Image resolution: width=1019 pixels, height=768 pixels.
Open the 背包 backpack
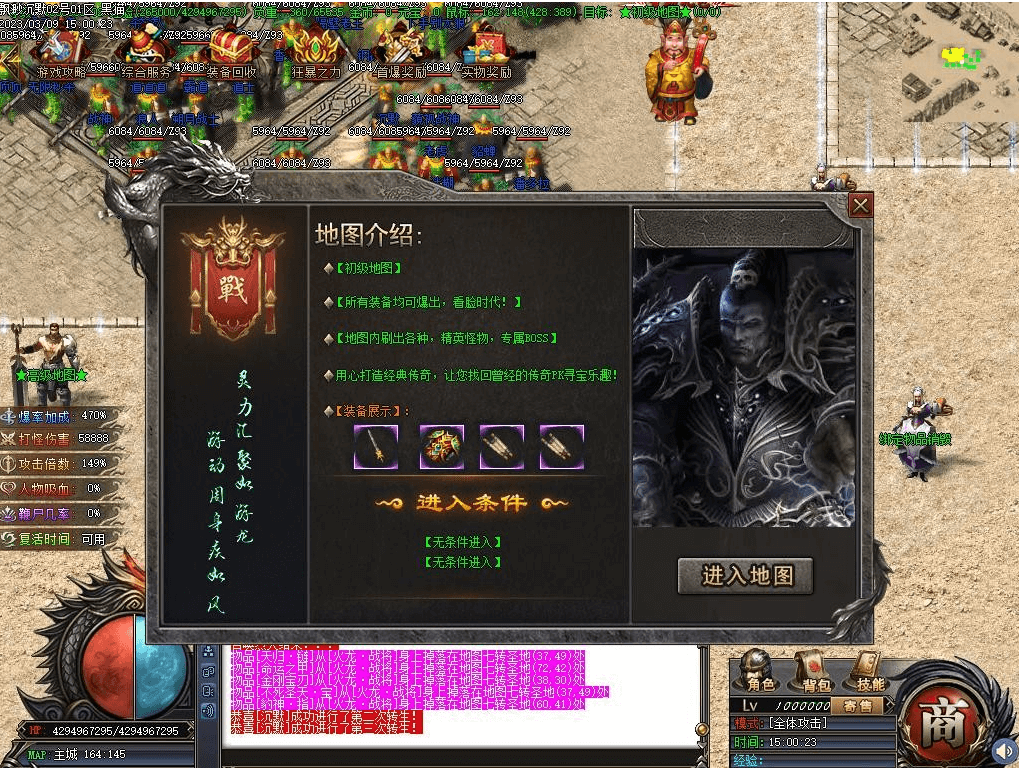tap(815, 671)
